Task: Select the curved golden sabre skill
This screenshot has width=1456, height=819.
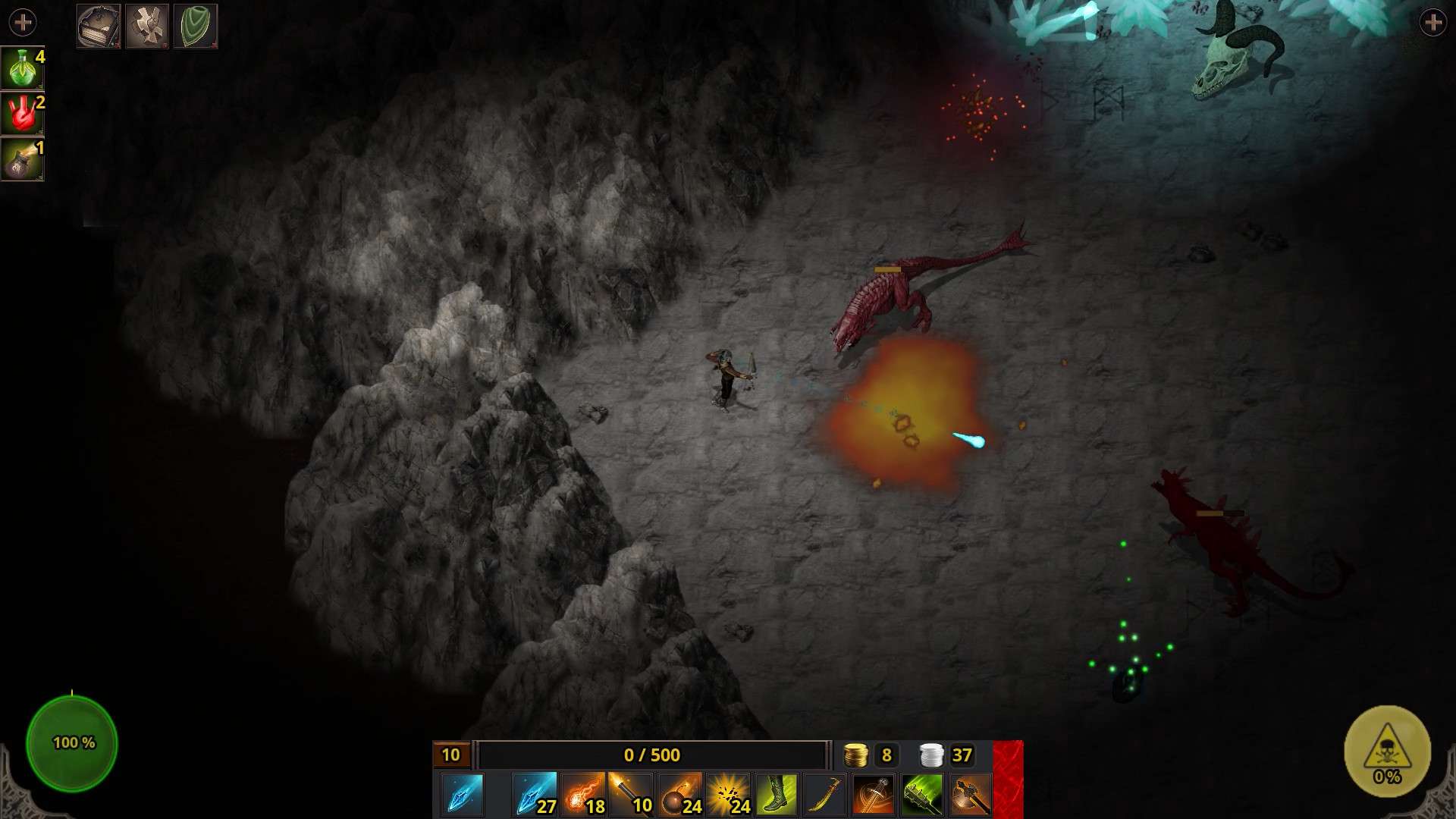Action: [825, 795]
